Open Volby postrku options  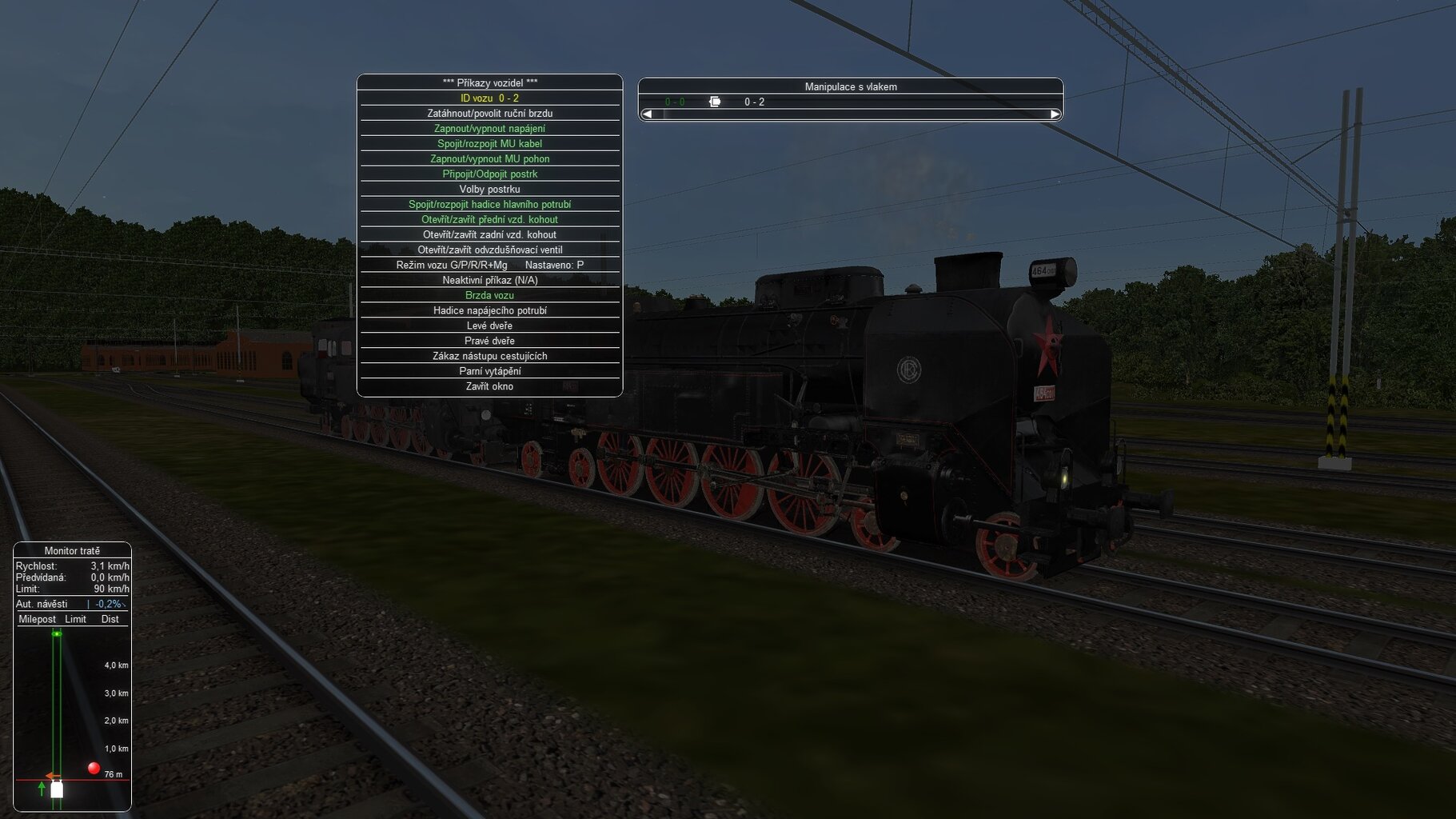[489, 190]
